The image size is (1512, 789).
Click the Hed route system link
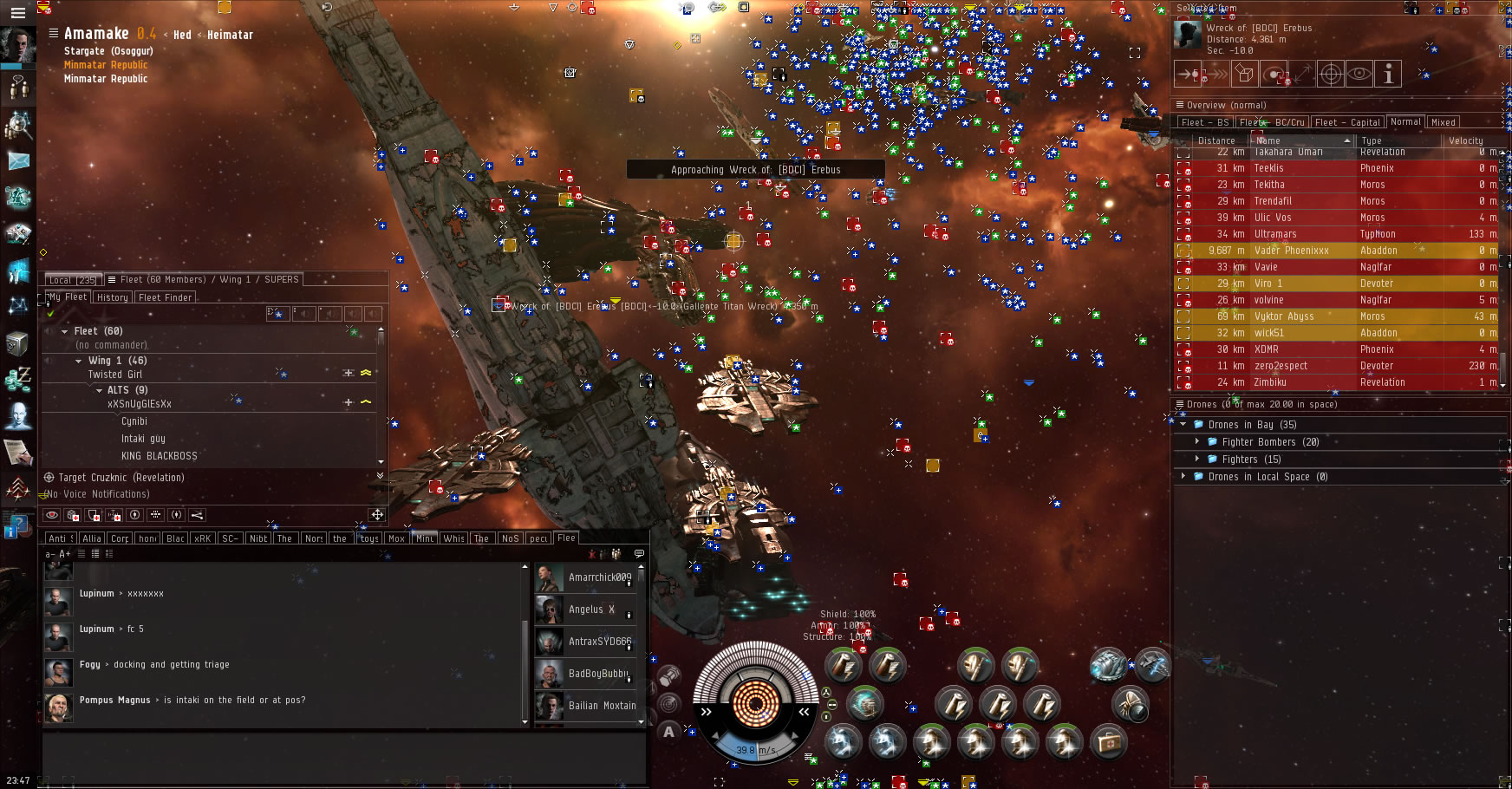tap(182, 36)
